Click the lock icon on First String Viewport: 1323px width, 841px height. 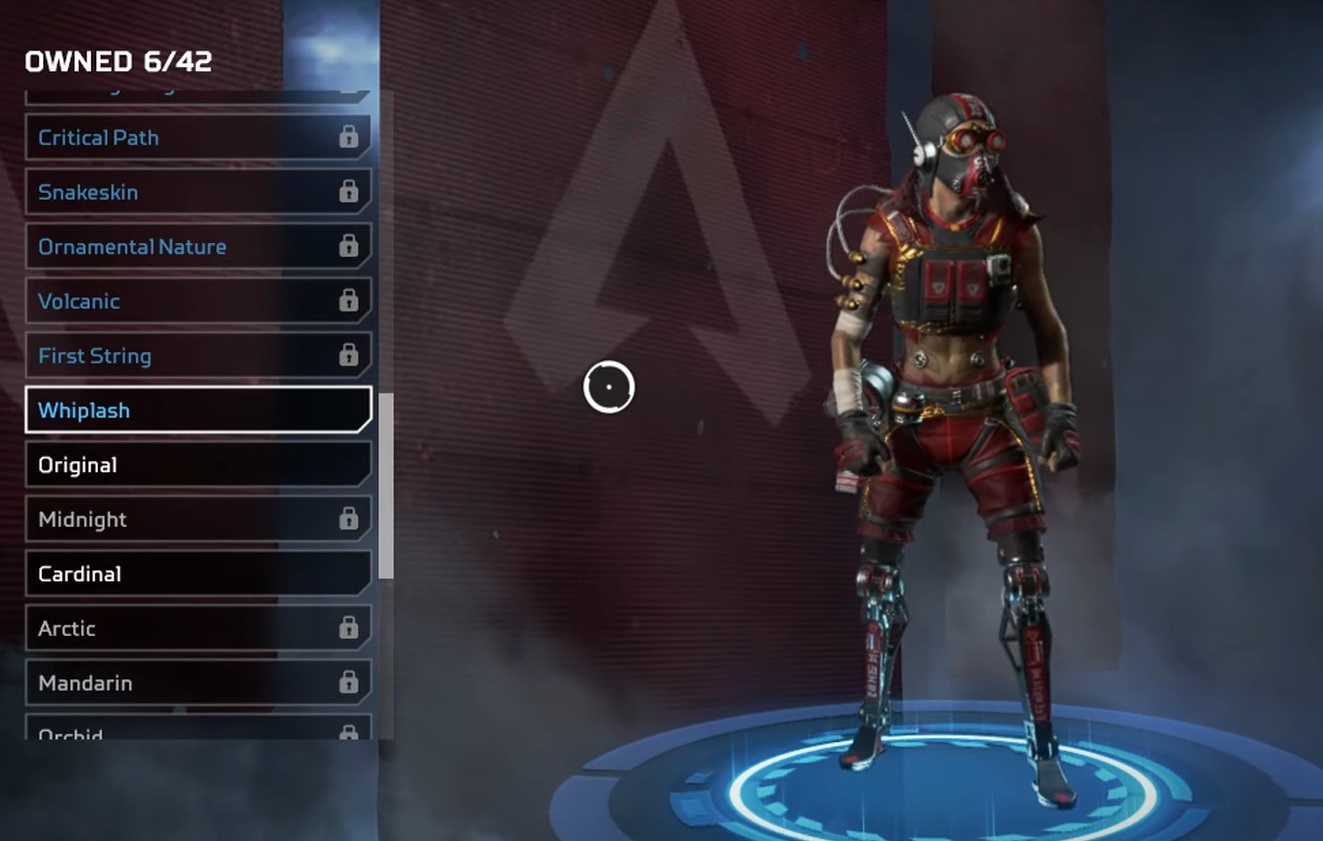coord(349,354)
